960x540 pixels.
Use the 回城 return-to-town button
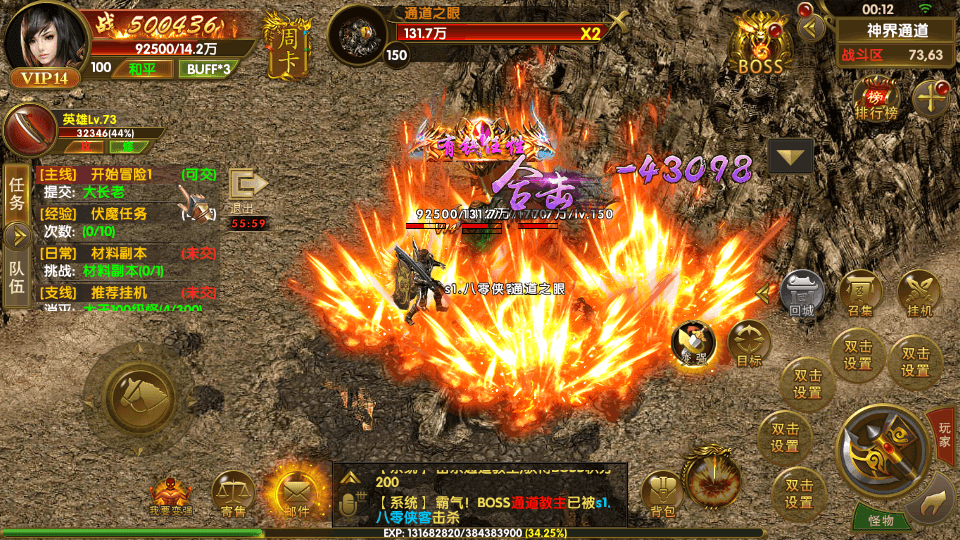point(802,294)
